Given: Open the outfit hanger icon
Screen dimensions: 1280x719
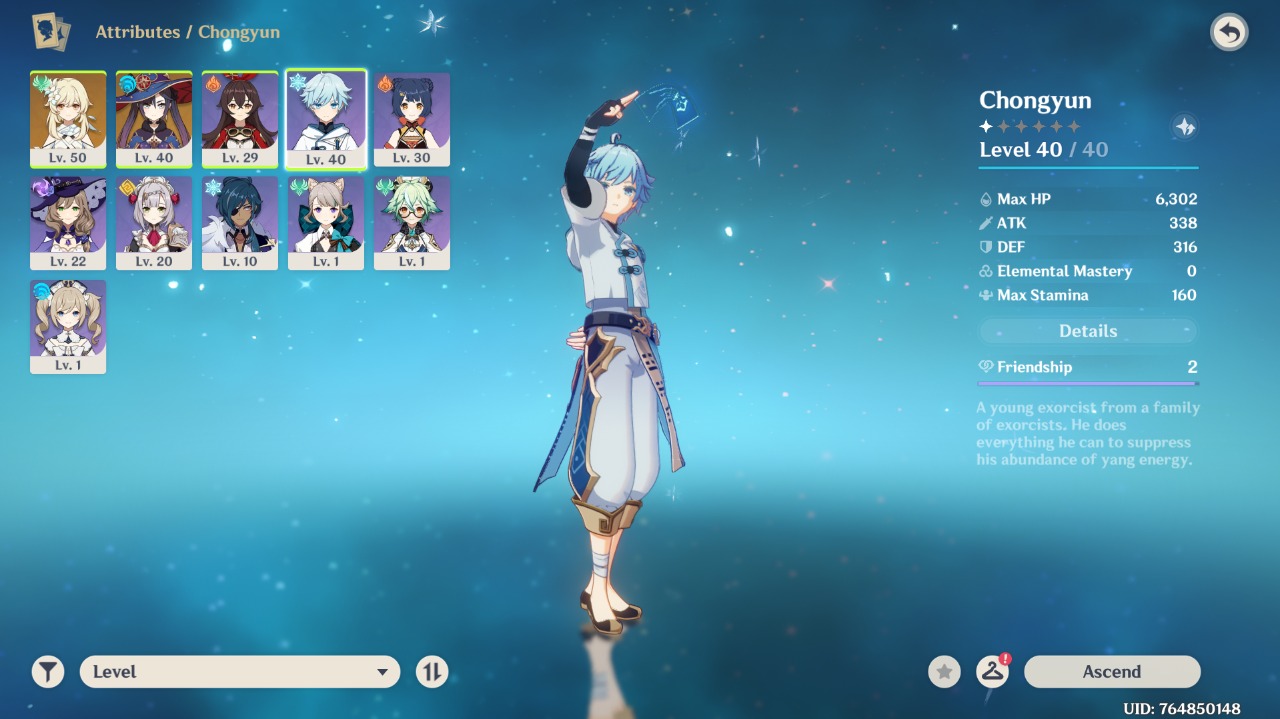Looking at the screenshot, I should [992, 672].
